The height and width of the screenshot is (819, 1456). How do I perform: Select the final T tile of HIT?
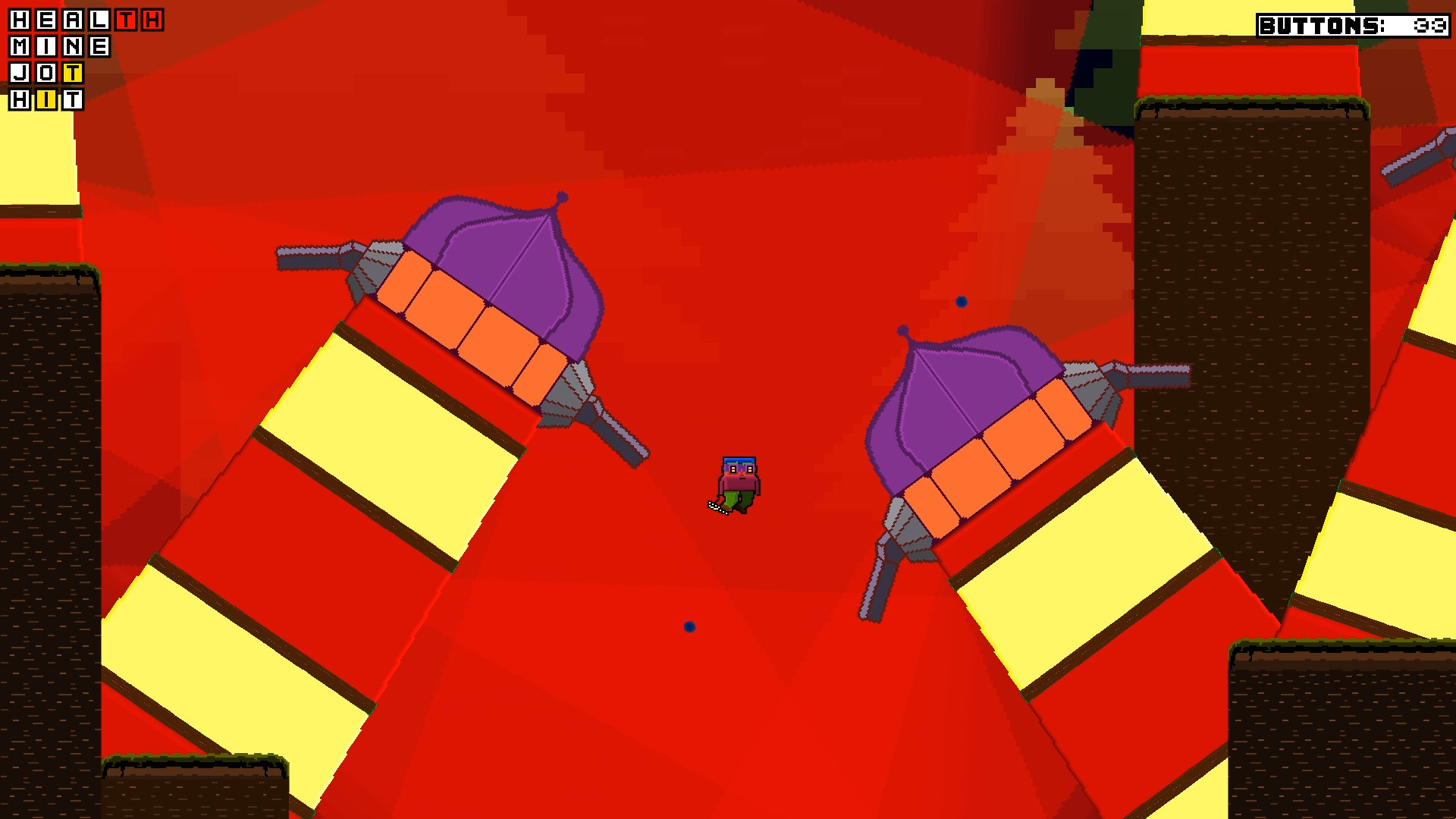pyautogui.click(x=72, y=100)
